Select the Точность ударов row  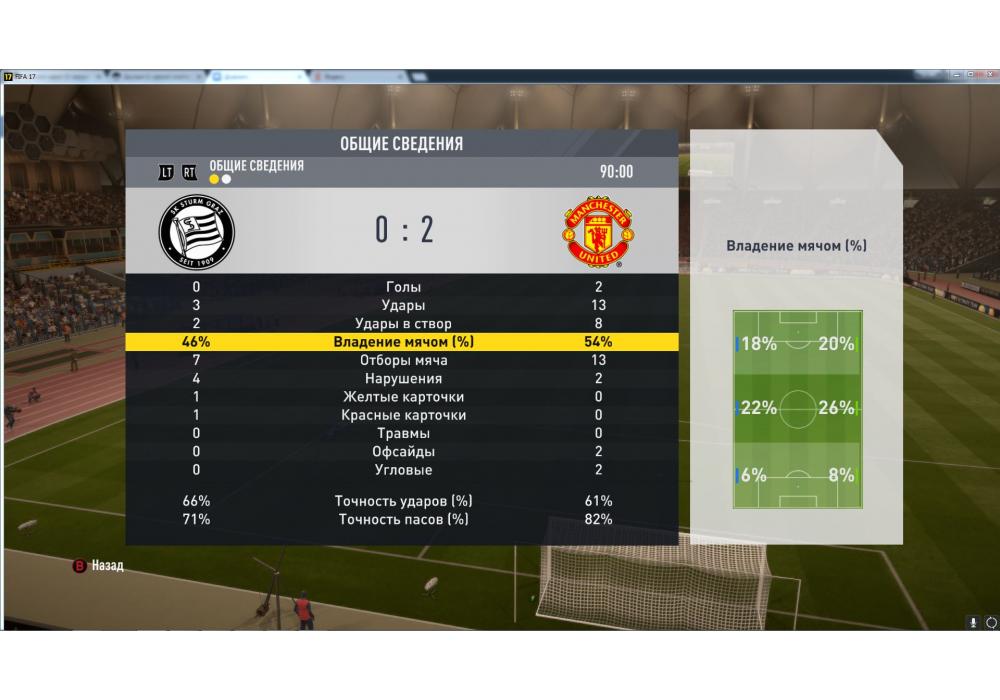(x=403, y=501)
